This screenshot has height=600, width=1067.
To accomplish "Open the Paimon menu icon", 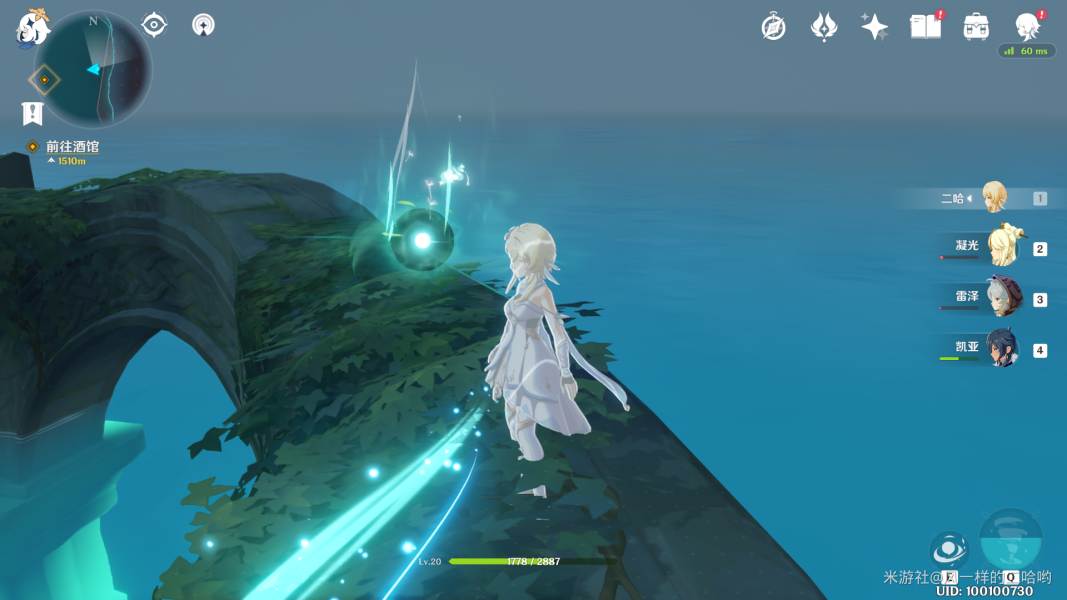I will (32, 27).
